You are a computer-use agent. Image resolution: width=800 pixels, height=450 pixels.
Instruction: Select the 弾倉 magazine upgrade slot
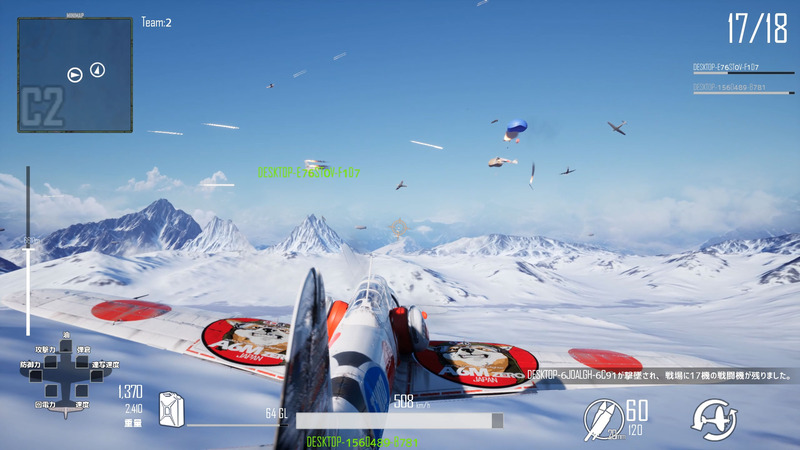(83, 362)
